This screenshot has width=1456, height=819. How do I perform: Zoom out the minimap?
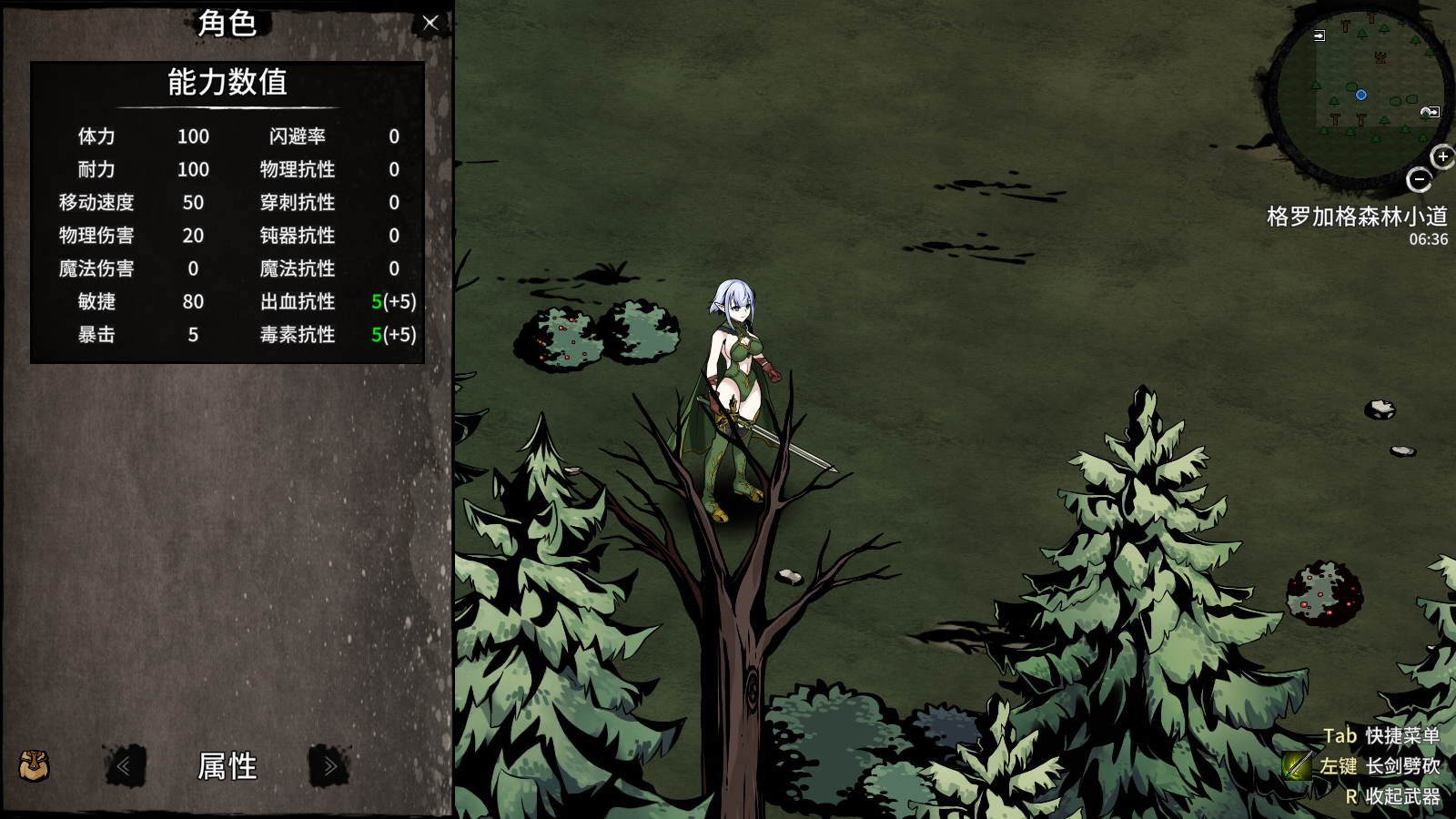tap(1419, 179)
